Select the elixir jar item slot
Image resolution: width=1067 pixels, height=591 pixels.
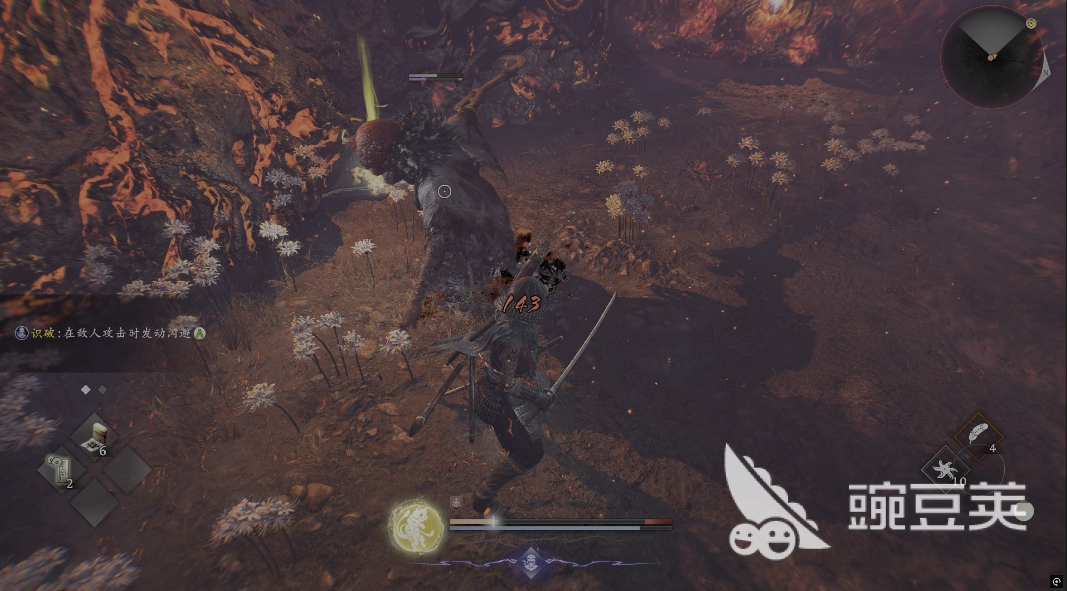pyautogui.click(x=96, y=436)
